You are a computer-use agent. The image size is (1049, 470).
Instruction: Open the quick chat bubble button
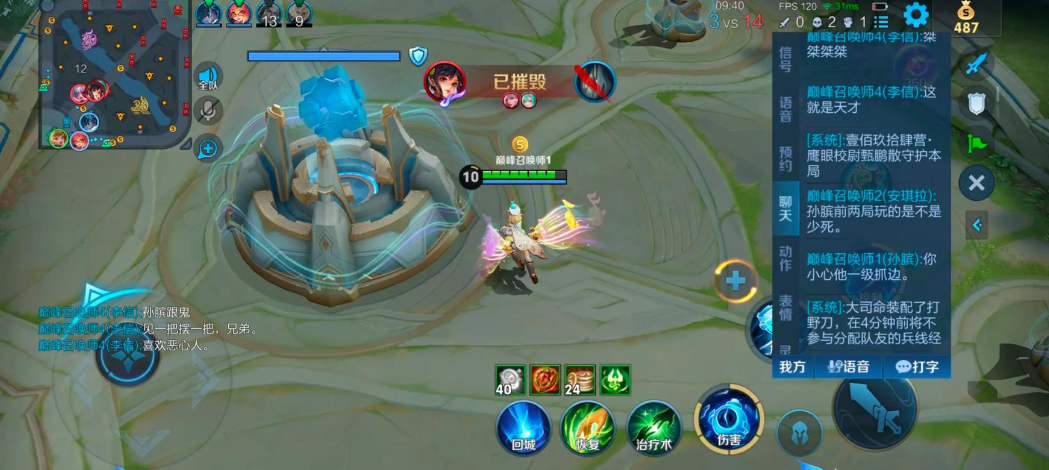pyautogui.click(x=208, y=148)
